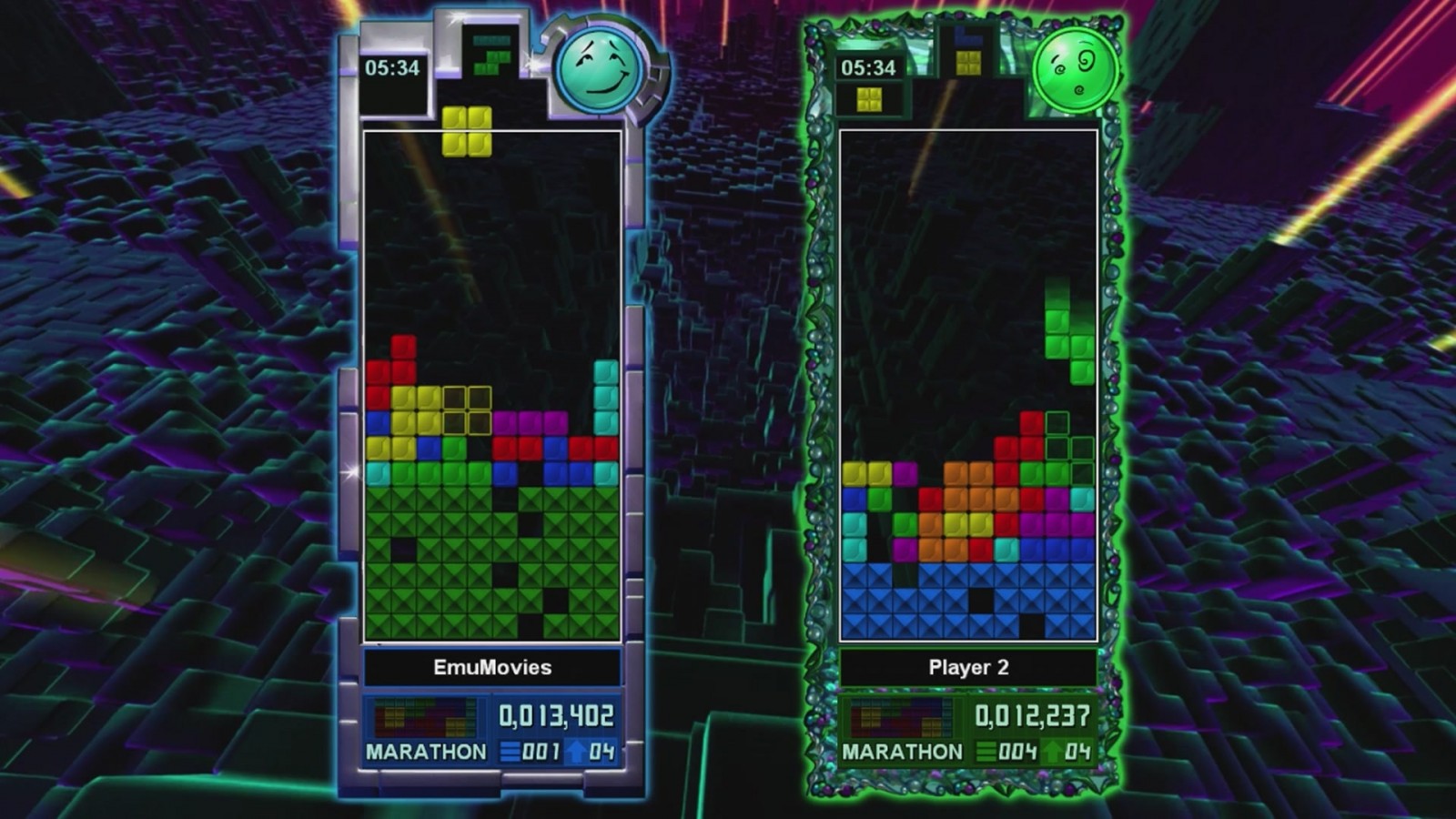Select Player 2's yellow square next-piece preview

[x=867, y=97]
